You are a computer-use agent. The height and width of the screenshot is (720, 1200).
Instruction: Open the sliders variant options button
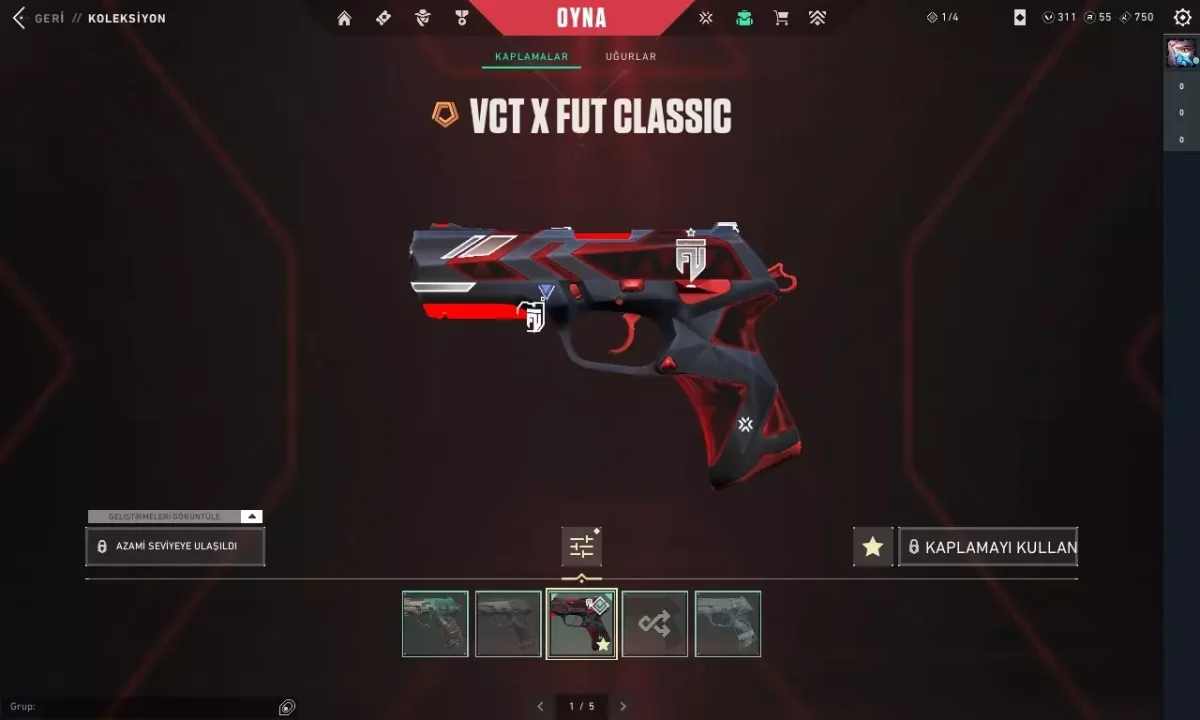581,547
